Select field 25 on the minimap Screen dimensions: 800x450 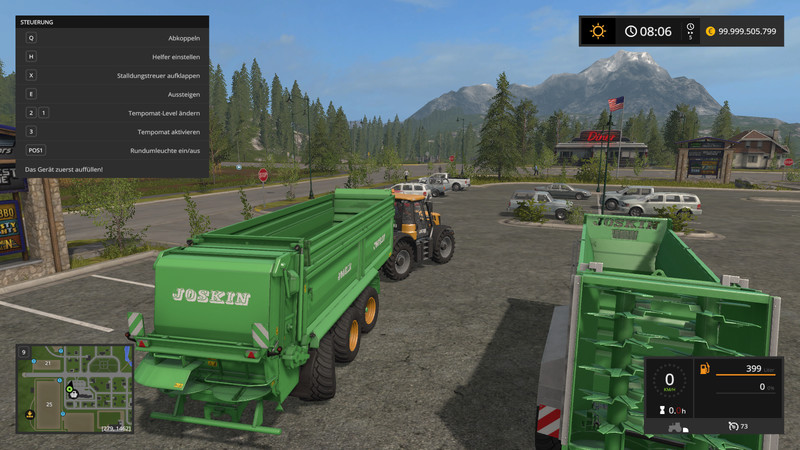[x=47, y=403]
